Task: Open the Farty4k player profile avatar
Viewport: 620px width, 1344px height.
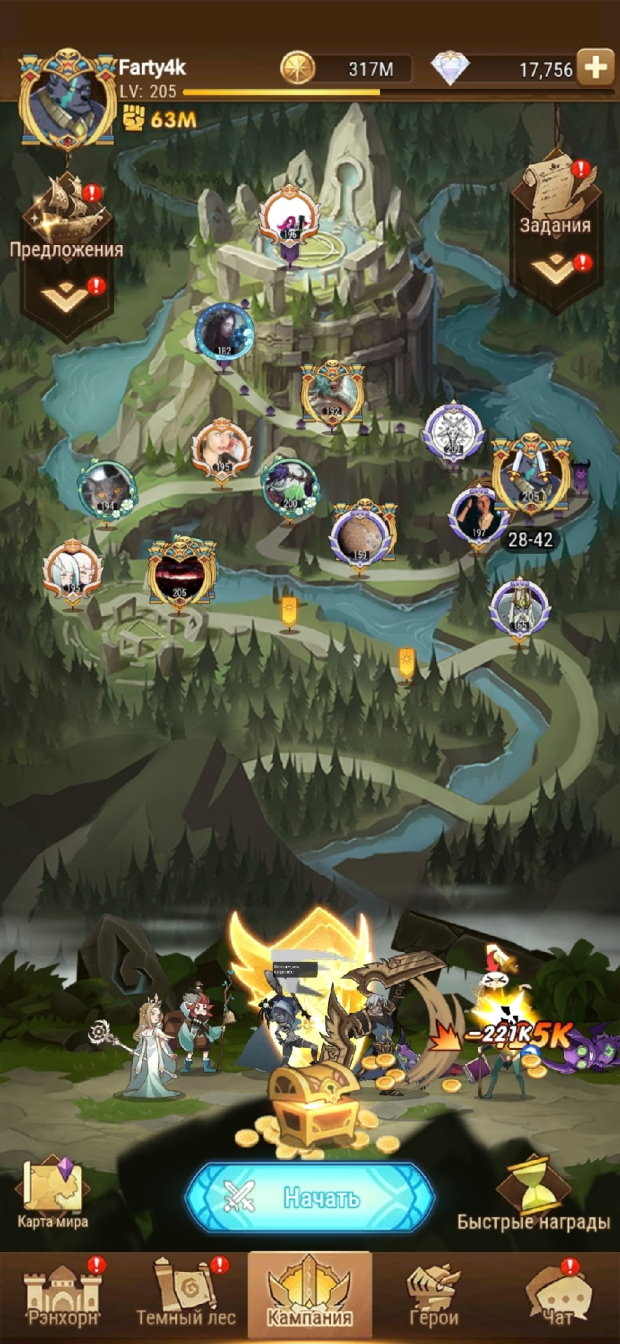Action: click(x=67, y=100)
